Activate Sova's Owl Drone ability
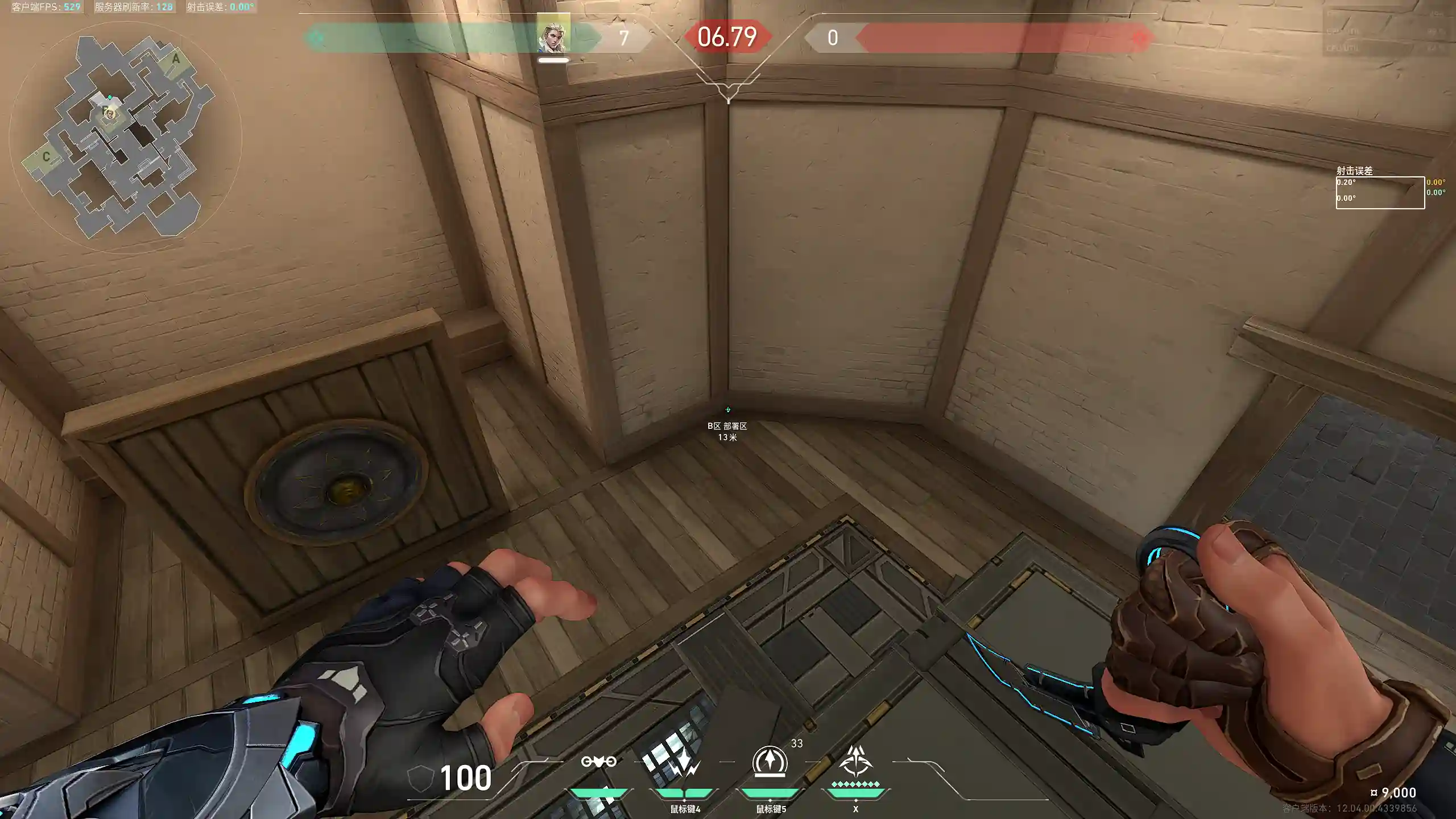 tap(598, 762)
